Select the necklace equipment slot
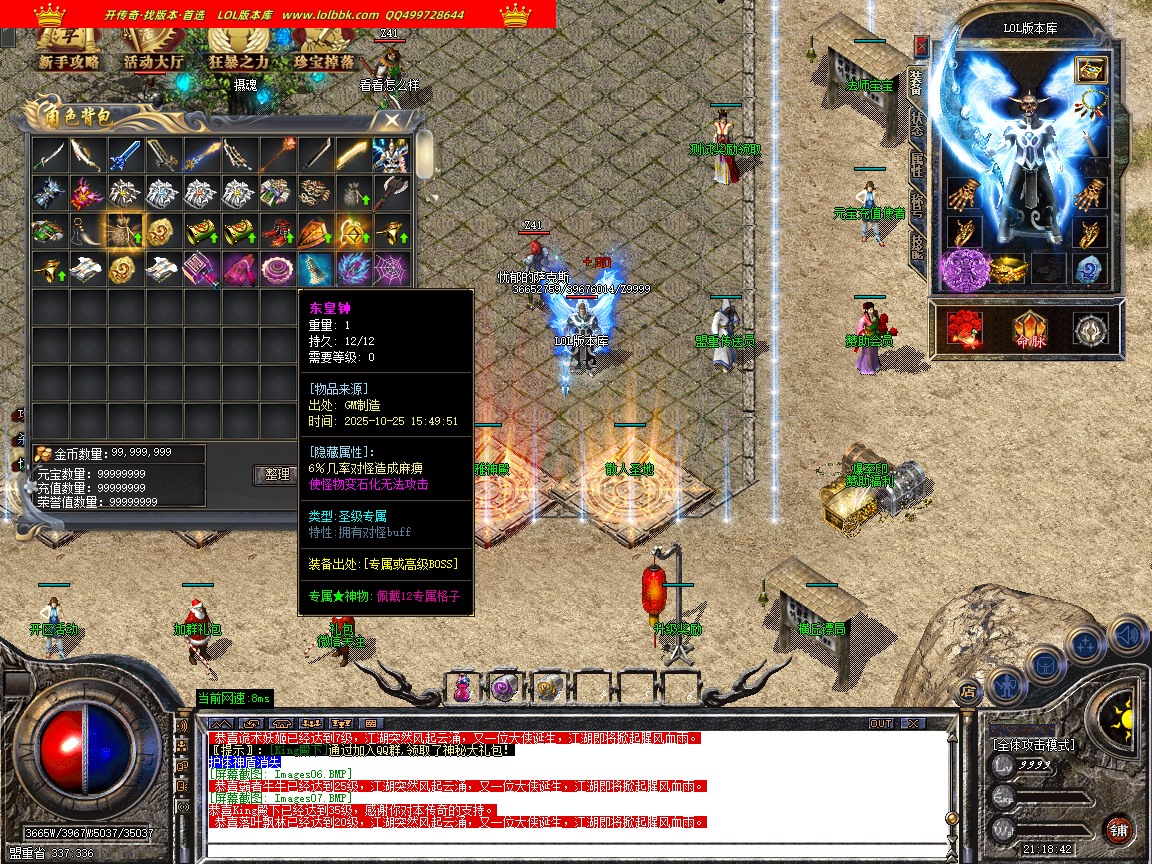 coord(1093,103)
